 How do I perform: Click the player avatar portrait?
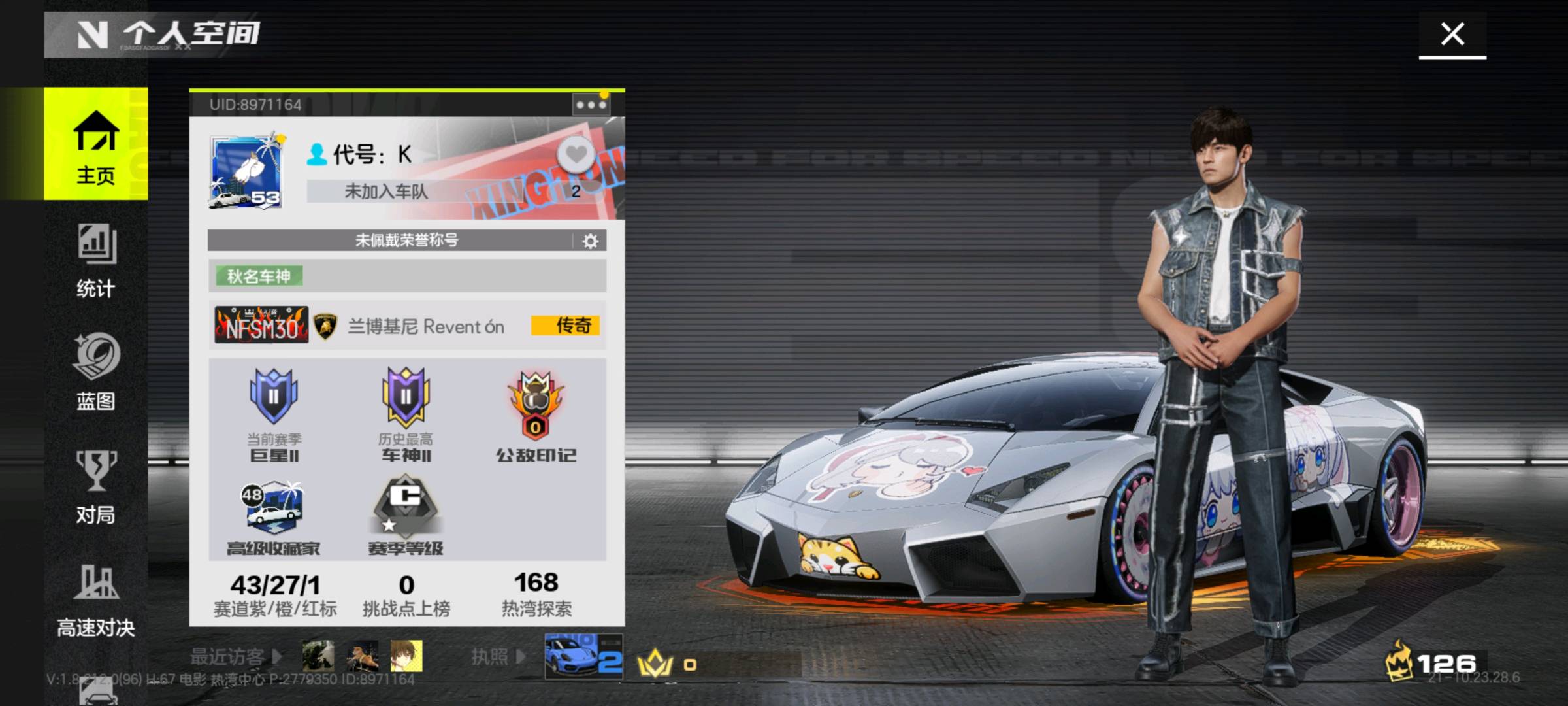247,172
